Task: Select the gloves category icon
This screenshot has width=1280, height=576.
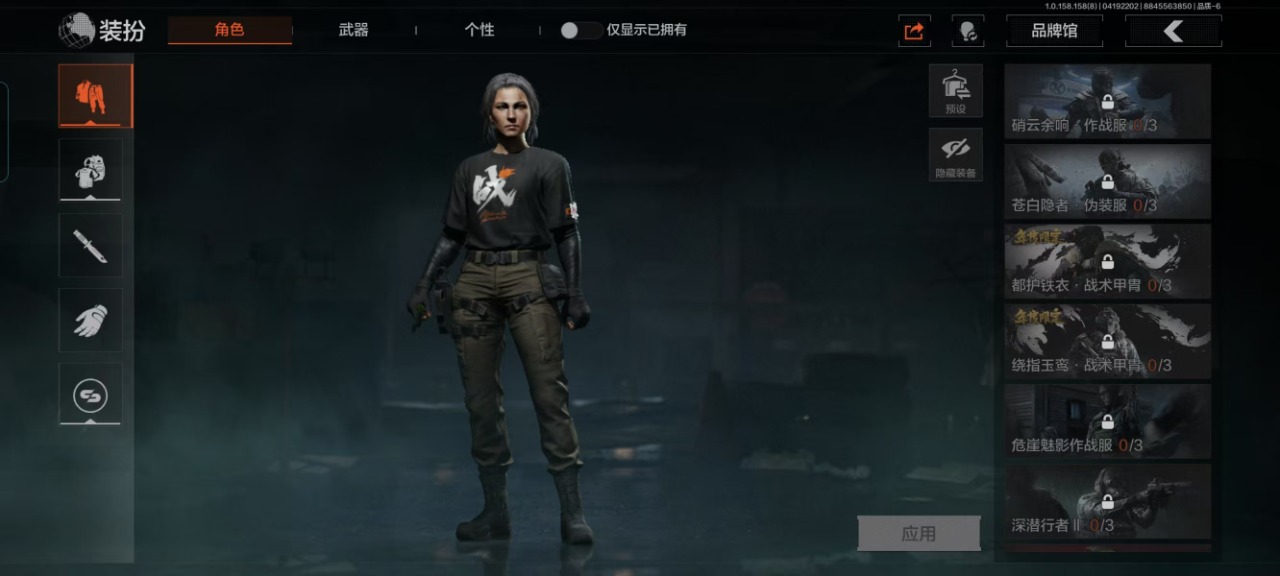Action: (90, 320)
